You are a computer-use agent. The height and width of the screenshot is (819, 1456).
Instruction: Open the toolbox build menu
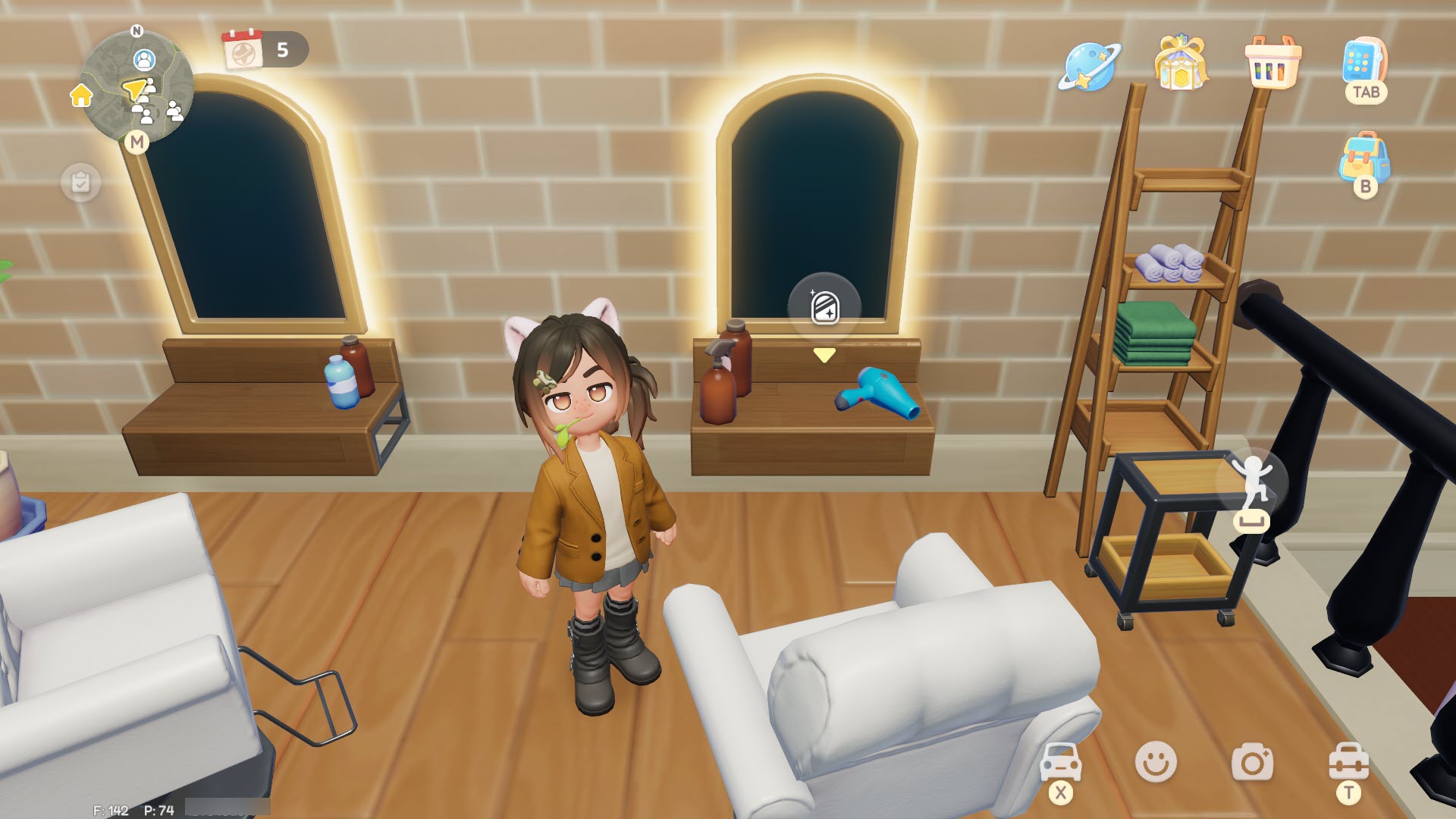tap(1348, 761)
